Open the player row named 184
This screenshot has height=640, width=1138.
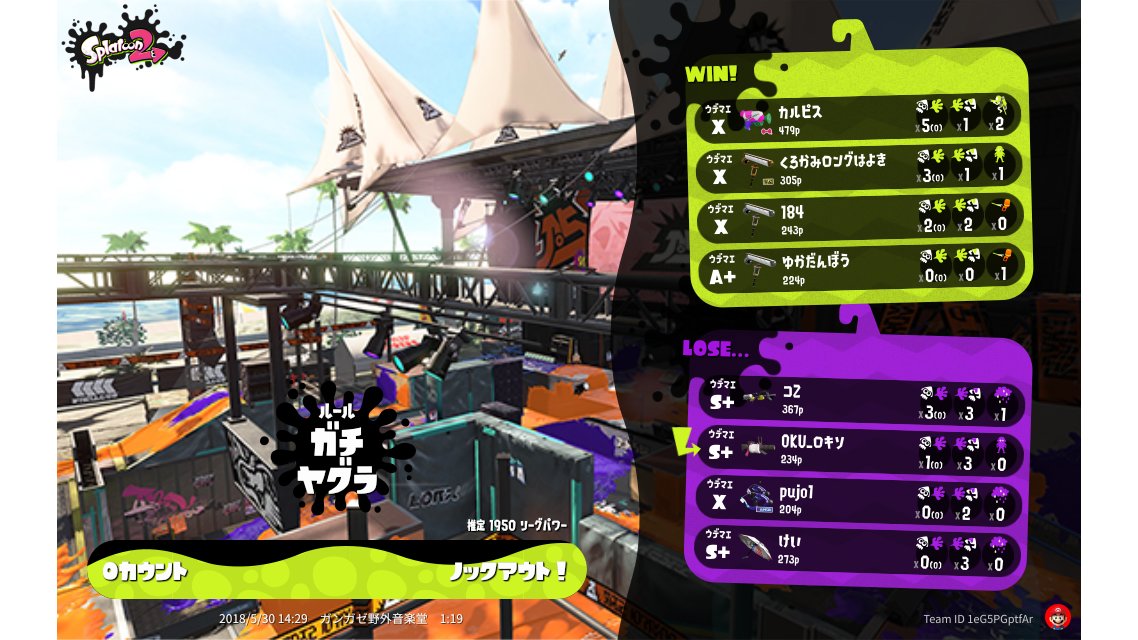point(858,217)
